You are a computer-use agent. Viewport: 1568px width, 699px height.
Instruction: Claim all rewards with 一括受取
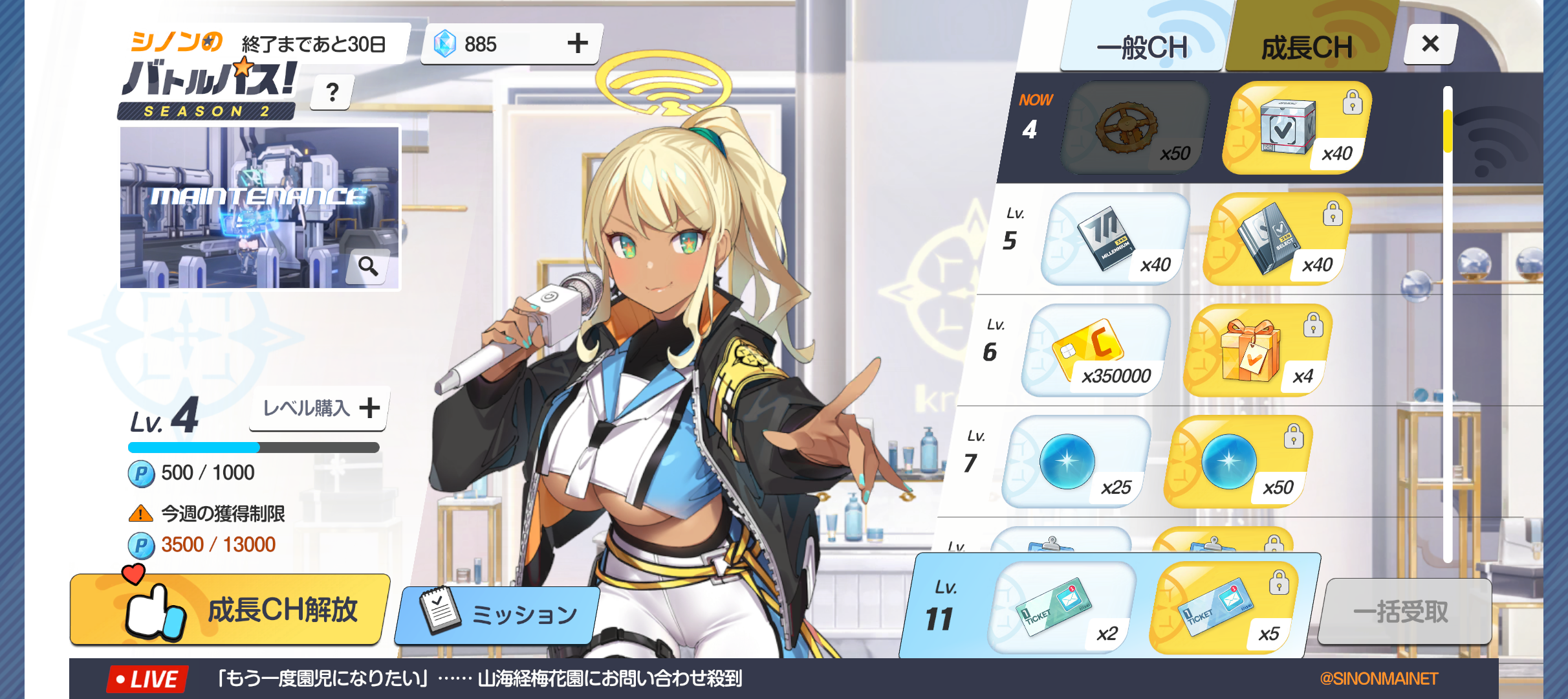pyautogui.click(x=1401, y=612)
